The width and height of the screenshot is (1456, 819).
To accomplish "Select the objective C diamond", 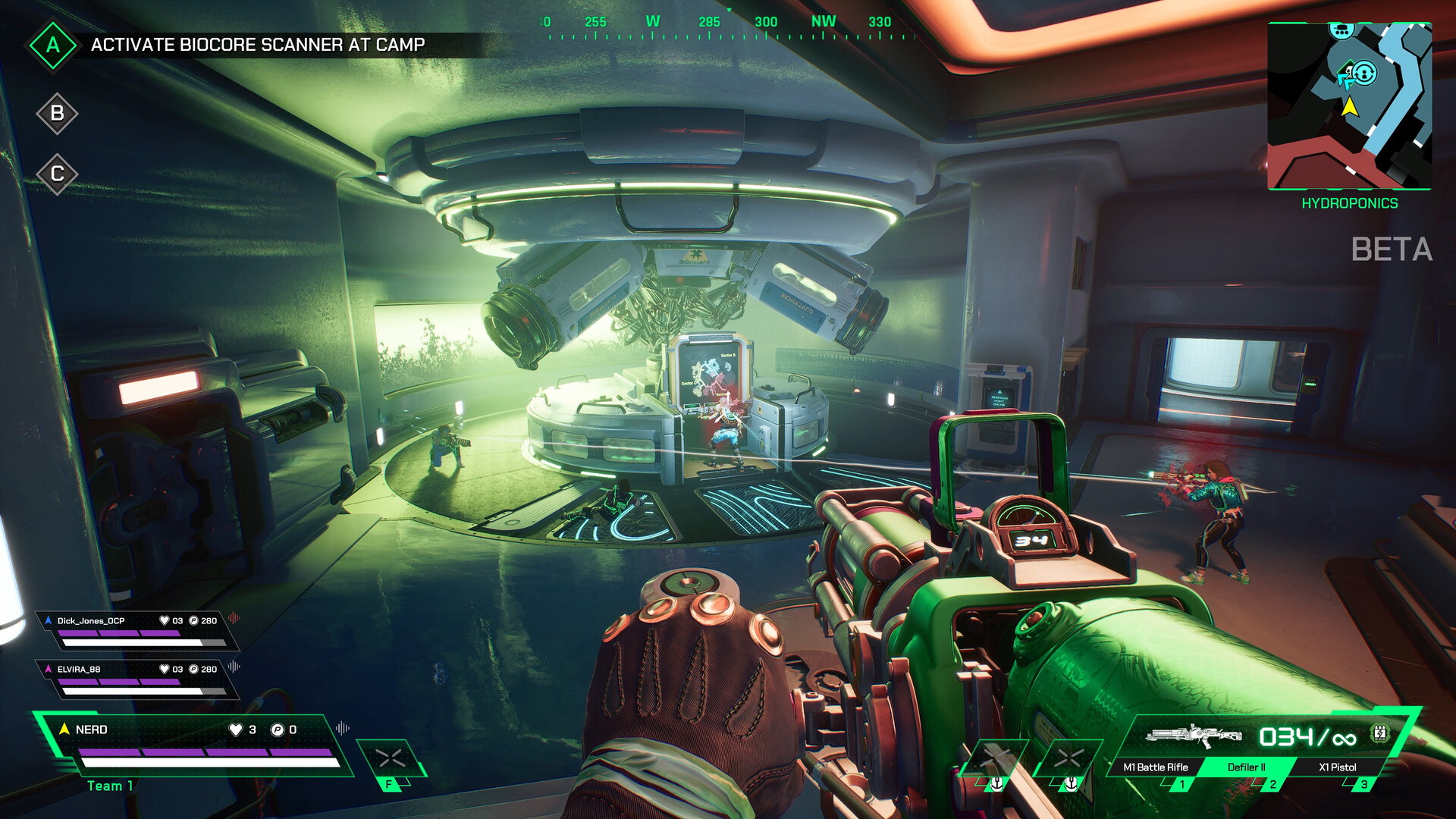I will click(57, 174).
